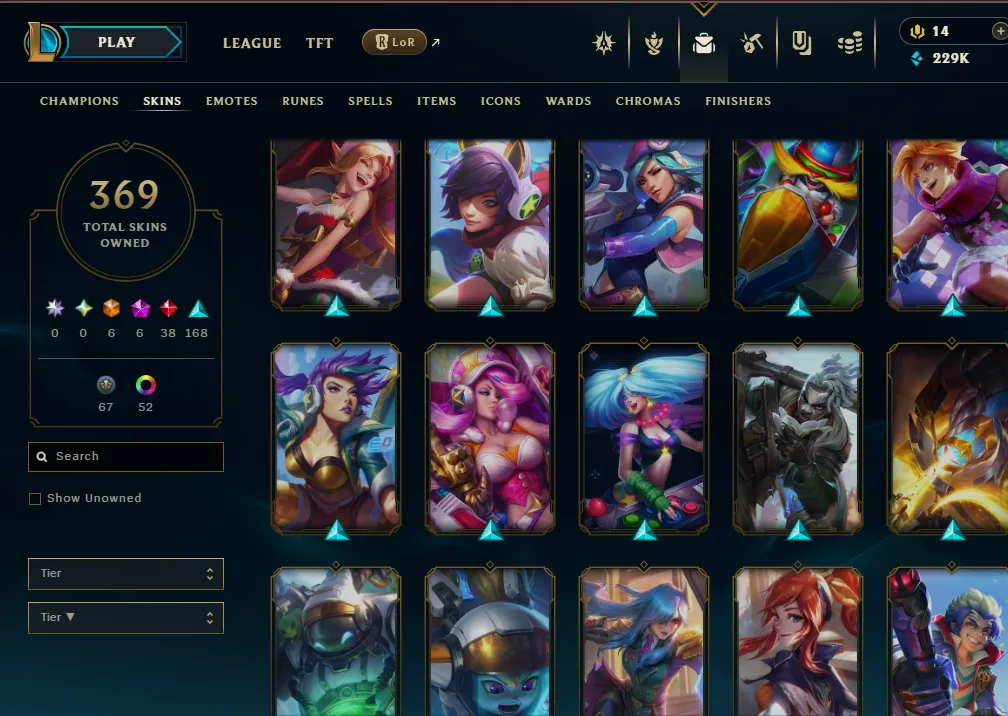Viewport: 1008px width, 716px height.
Task: Open the loot hammer icon
Action: click(x=752, y=43)
